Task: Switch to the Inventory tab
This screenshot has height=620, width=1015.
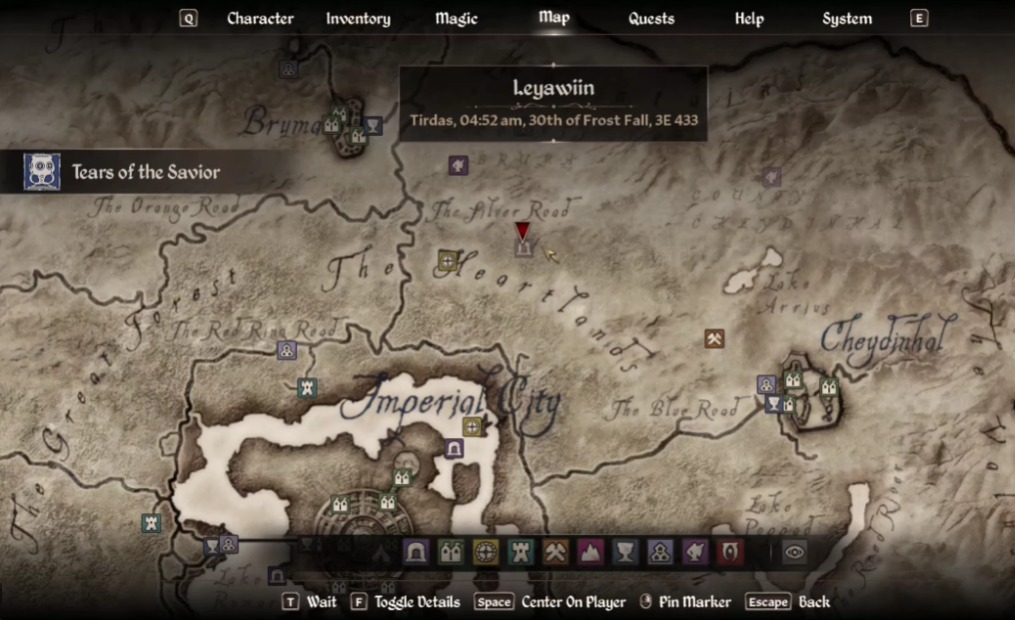Action: pos(358,18)
